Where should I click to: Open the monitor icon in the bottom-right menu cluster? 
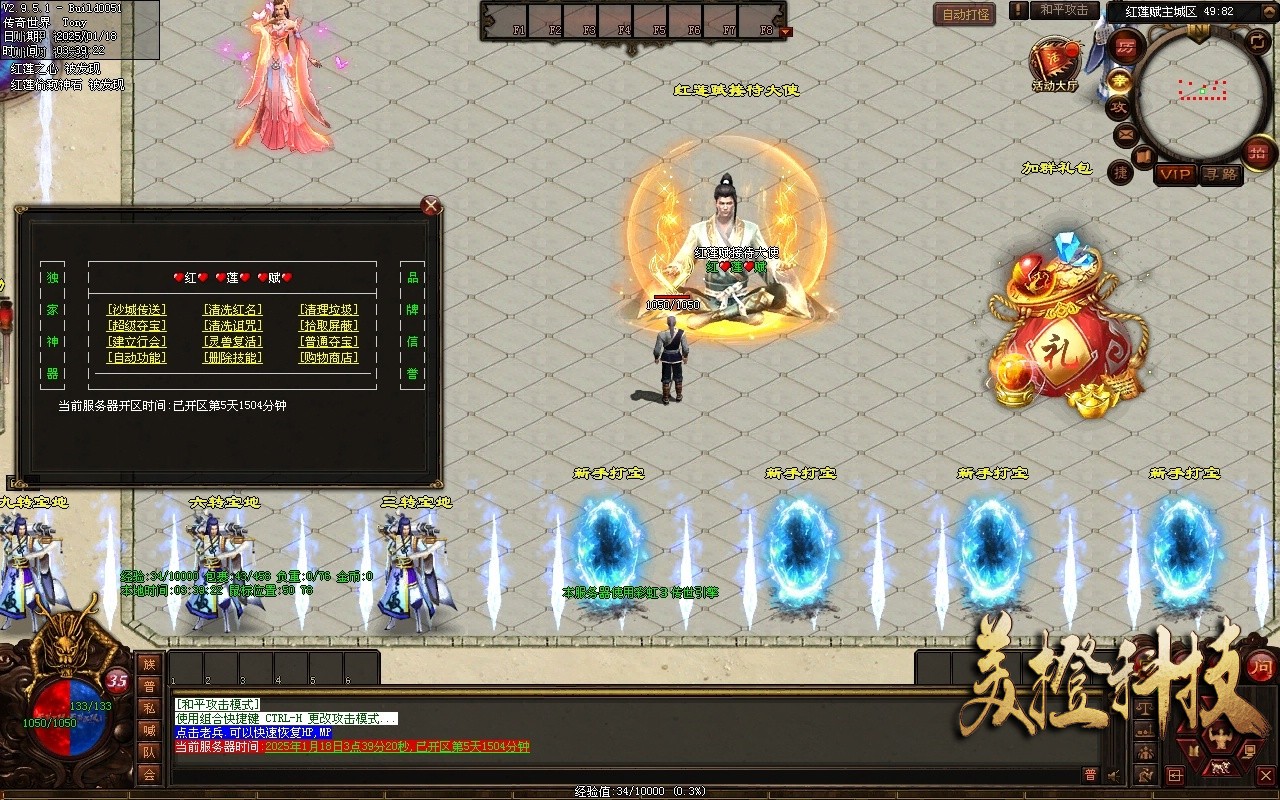(x=1252, y=750)
